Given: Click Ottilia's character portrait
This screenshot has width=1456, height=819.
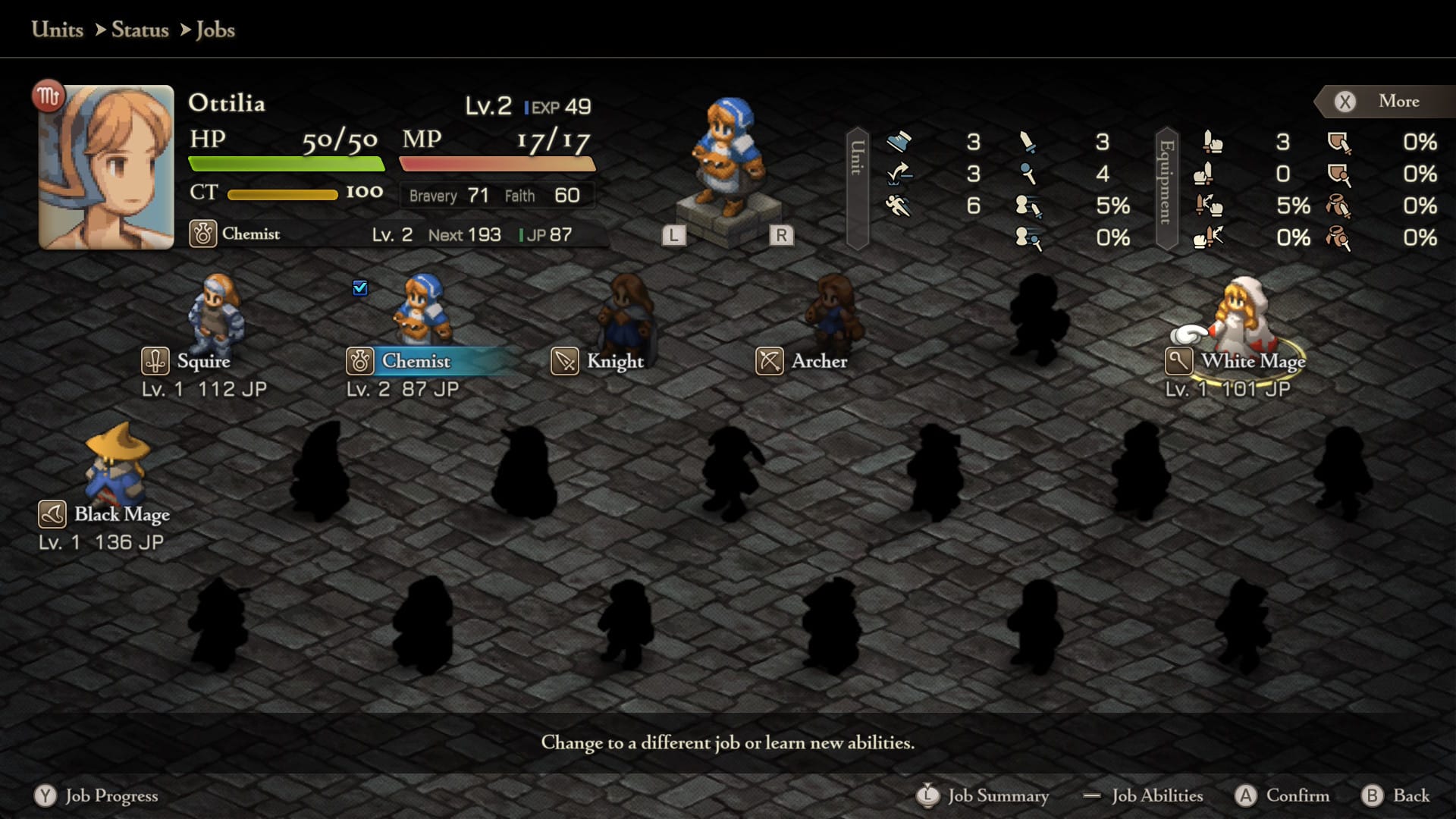Looking at the screenshot, I should pos(106,167).
